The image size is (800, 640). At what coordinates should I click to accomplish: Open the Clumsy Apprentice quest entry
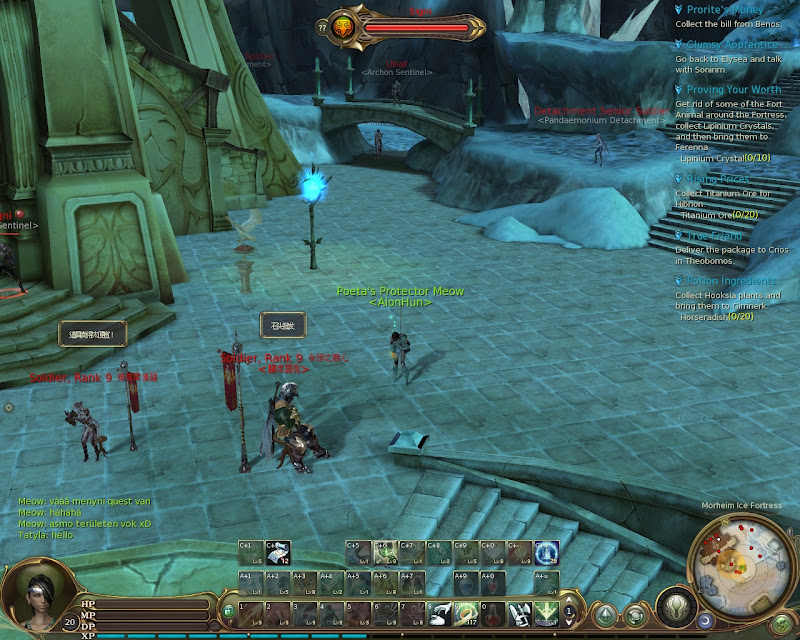[x=731, y=45]
